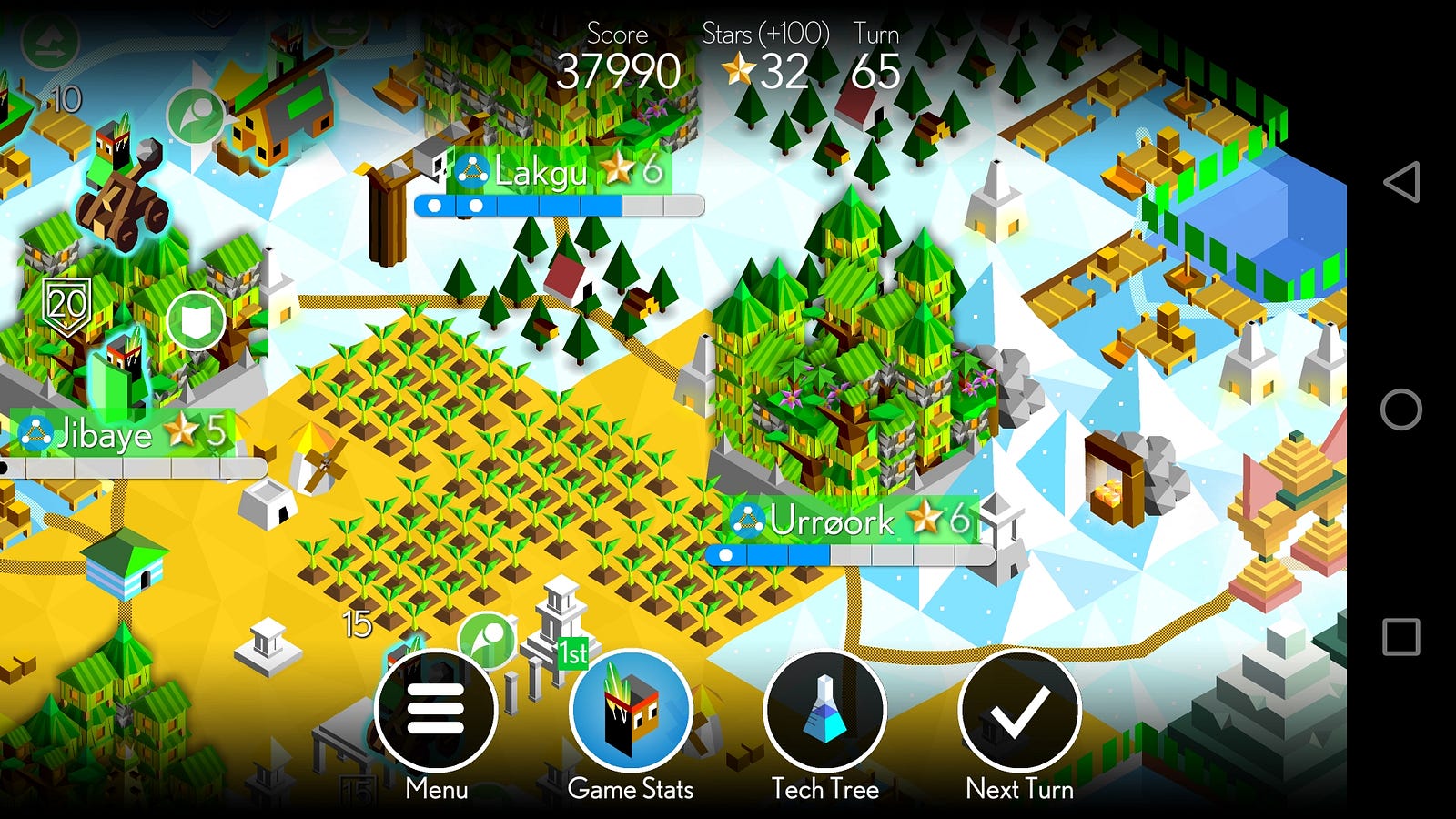
Task: Open the Tech Tree
Action: tap(825, 711)
